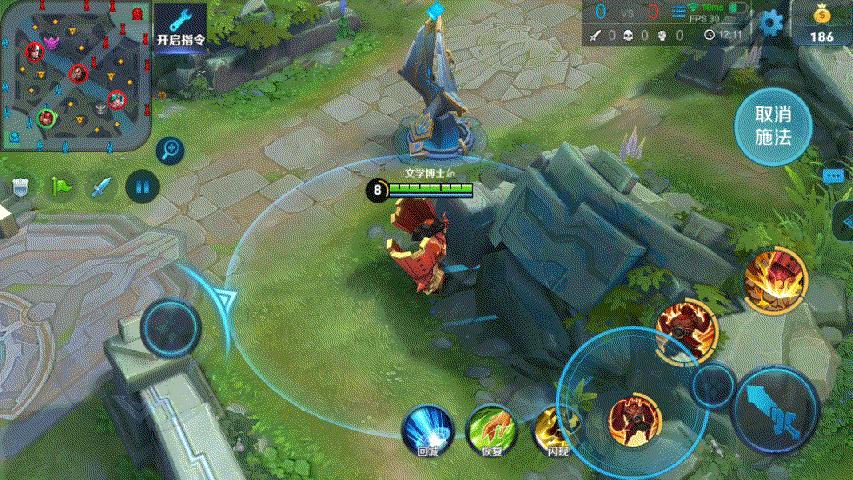853x480 pixels.
Task: Open settings with the blue gear icon
Action: (770, 22)
